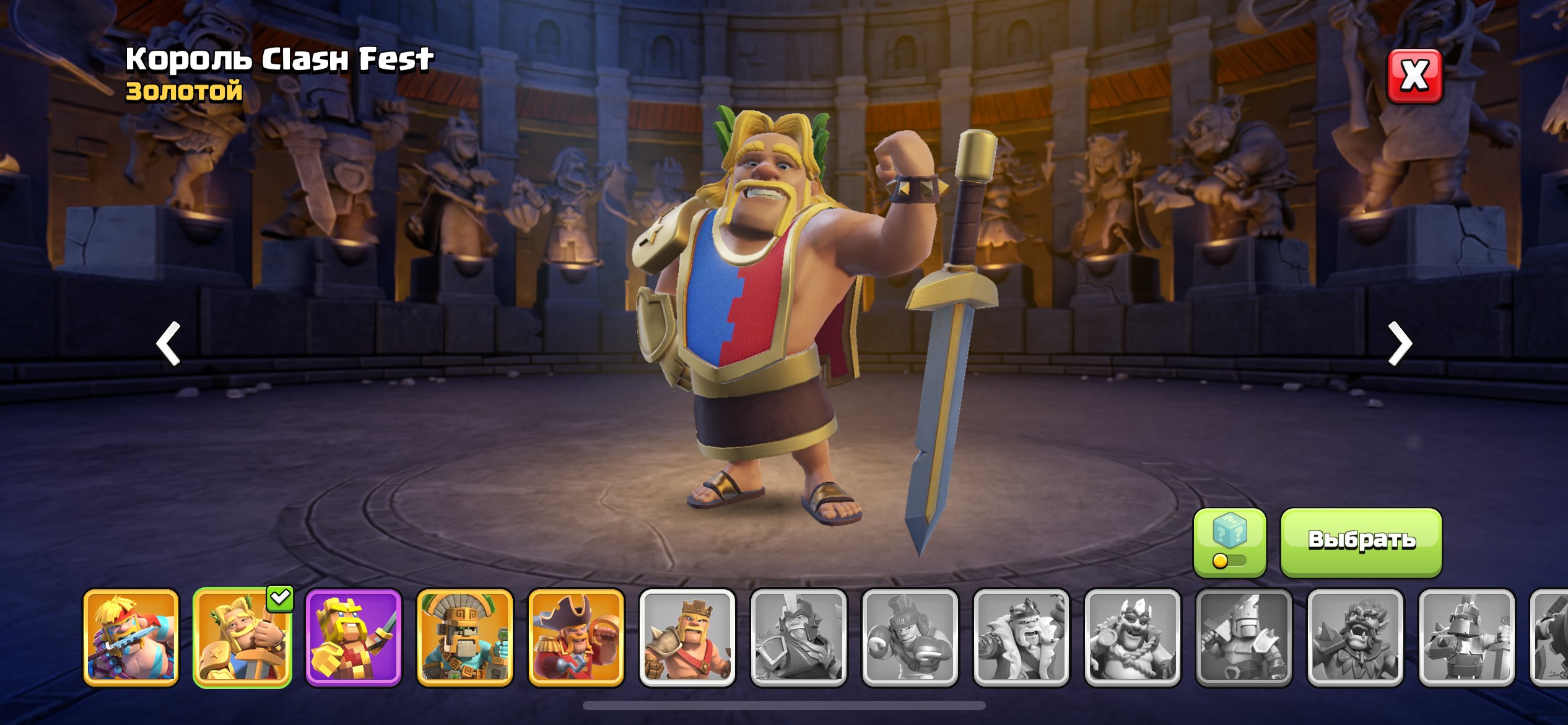Close the skin selection screen
The width and height of the screenshot is (1568, 725).
1414,76
